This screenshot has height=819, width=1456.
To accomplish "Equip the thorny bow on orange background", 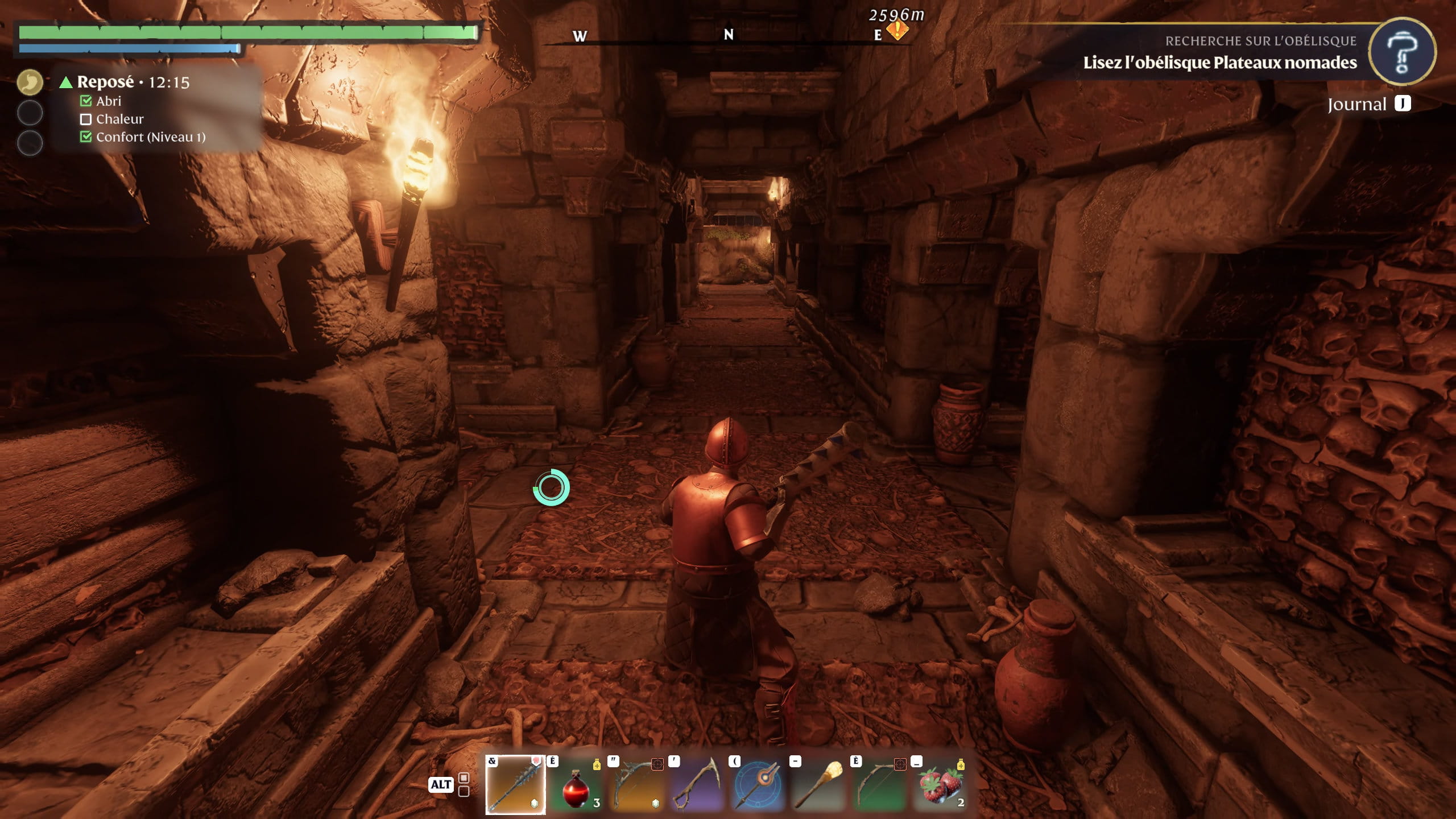I will [x=637, y=785].
